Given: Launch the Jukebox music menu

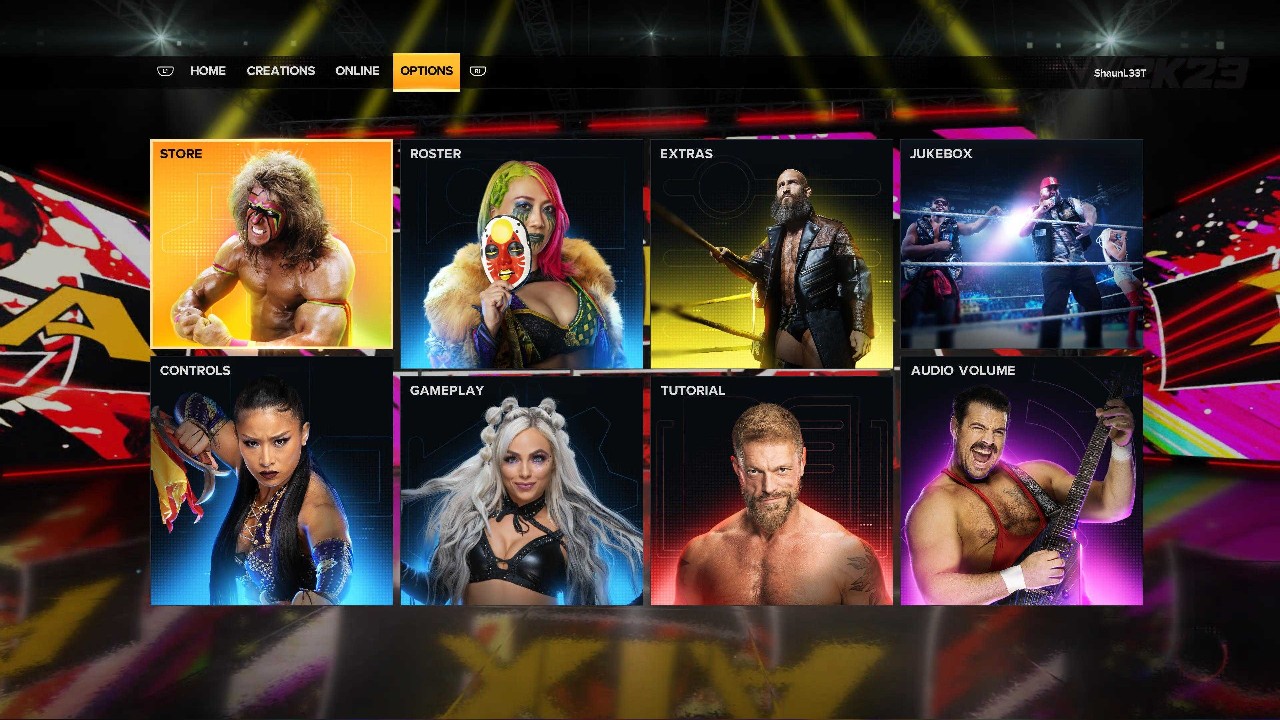Looking at the screenshot, I should [1020, 245].
